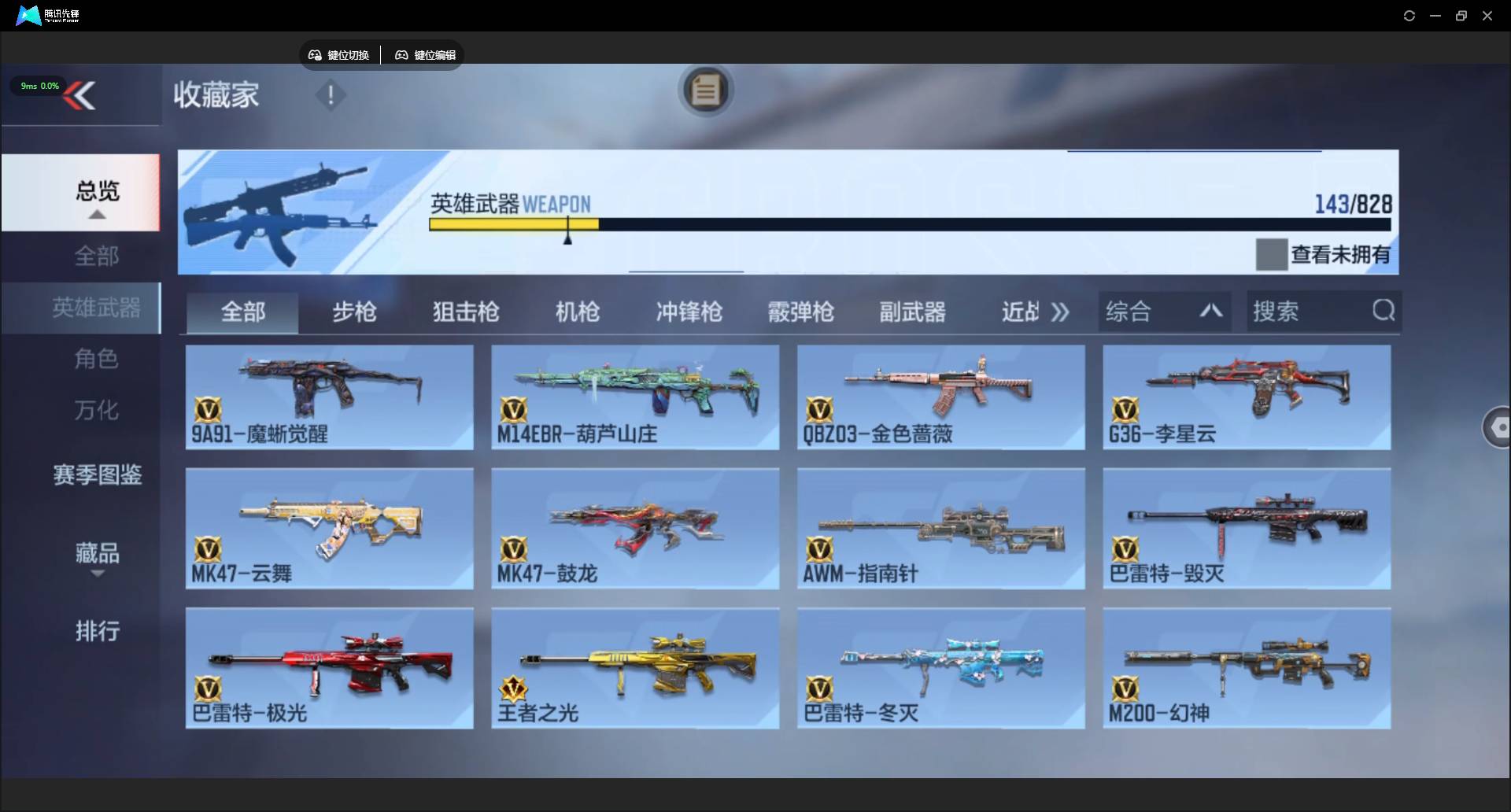Open the circular widget on the right edge
The image size is (1511, 812).
pyautogui.click(x=1499, y=427)
